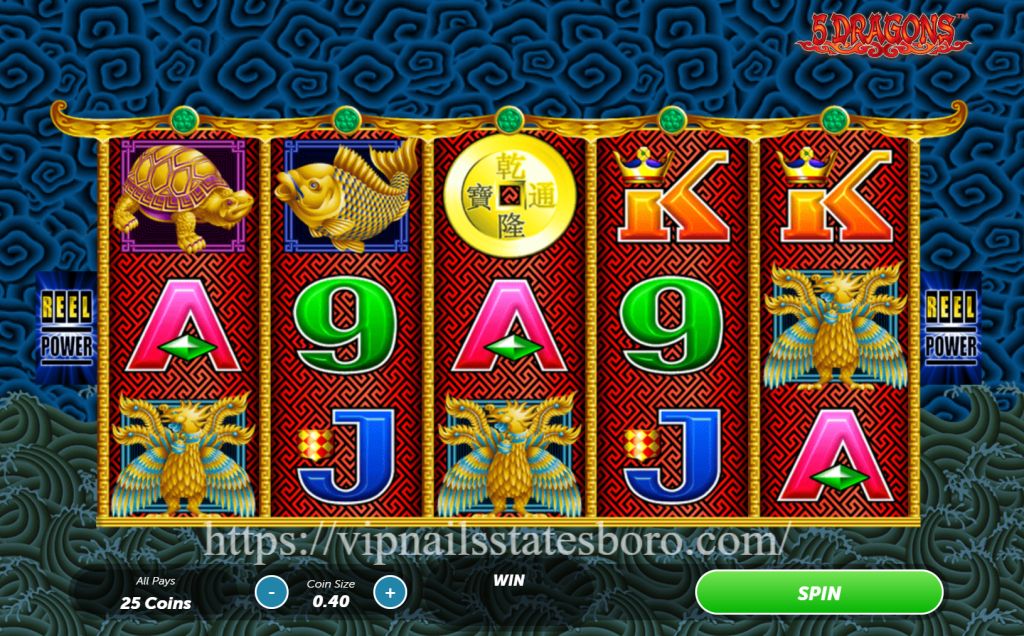The image size is (1024, 636).
Task: Spin the reels with the green SPIN button
Action: [818, 592]
